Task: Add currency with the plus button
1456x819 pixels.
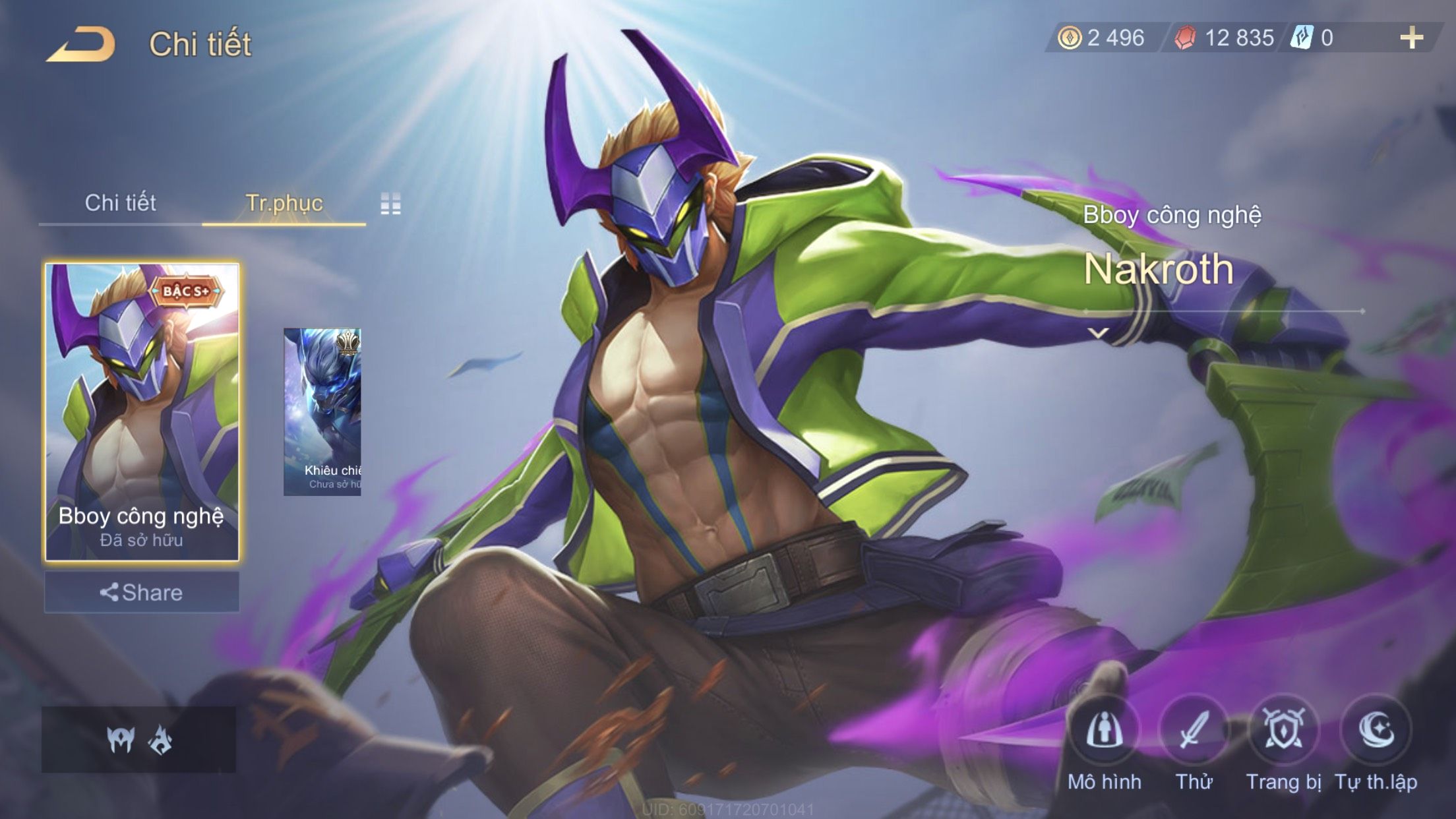Action: [1411, 38]
